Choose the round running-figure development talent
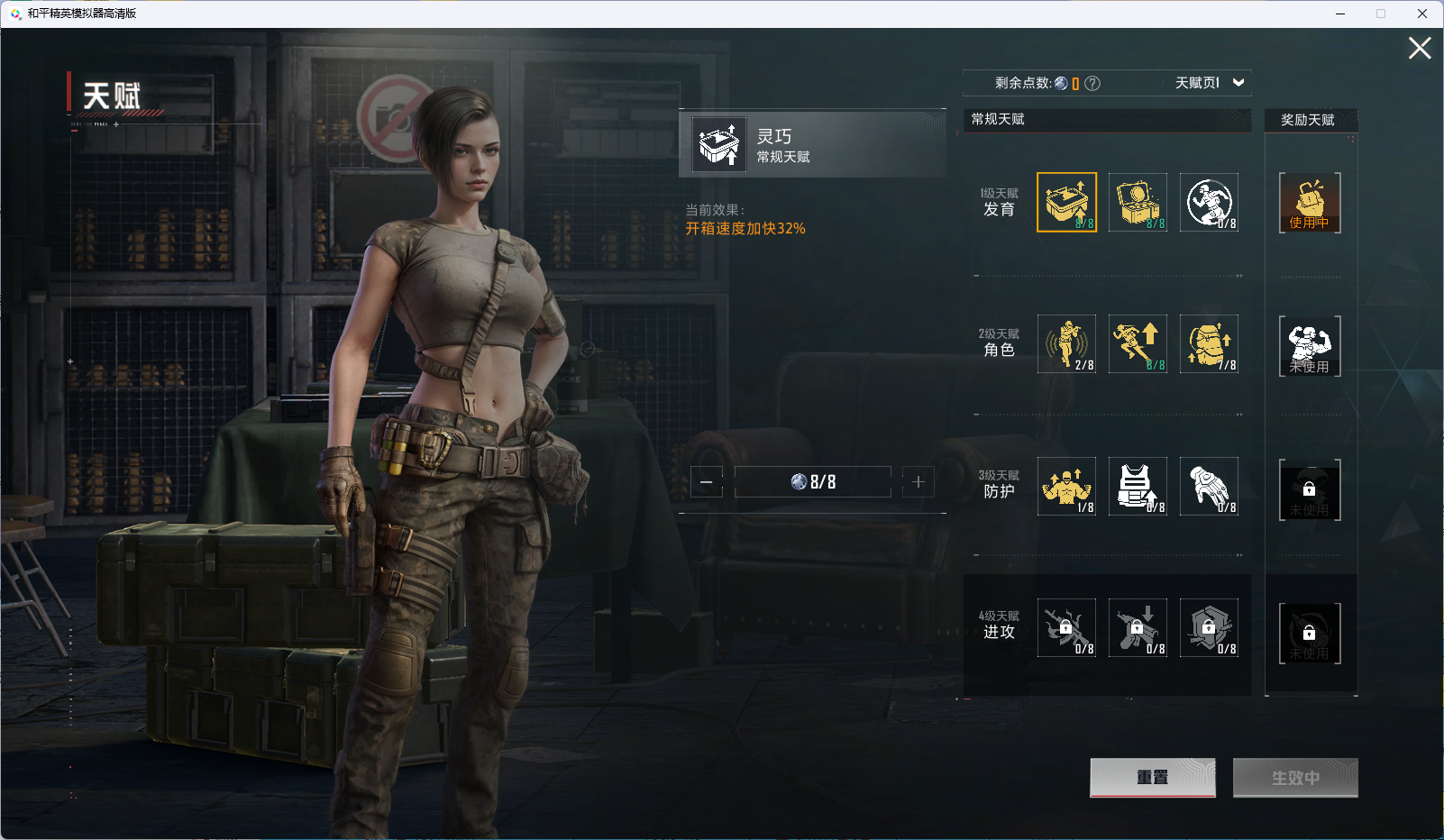1444x840 pixels. [1209, 202]
